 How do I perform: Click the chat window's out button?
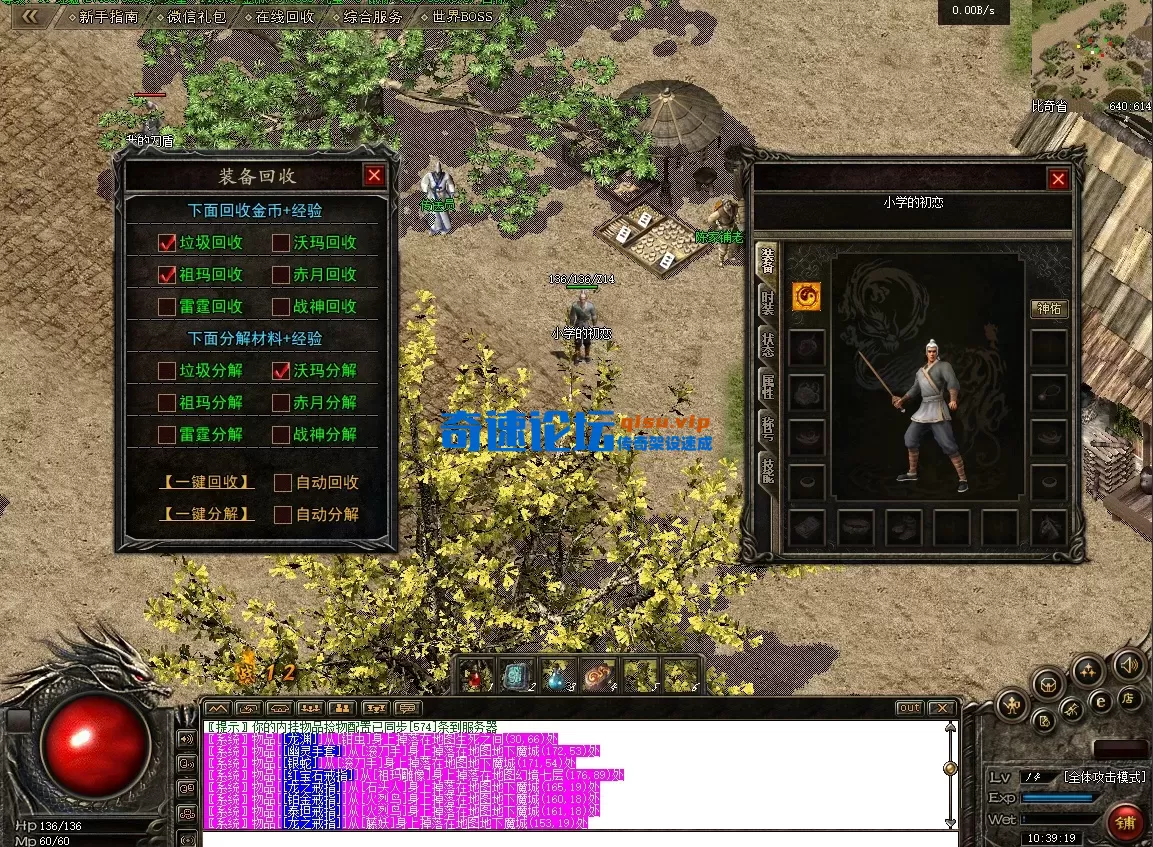click(909, 708)
